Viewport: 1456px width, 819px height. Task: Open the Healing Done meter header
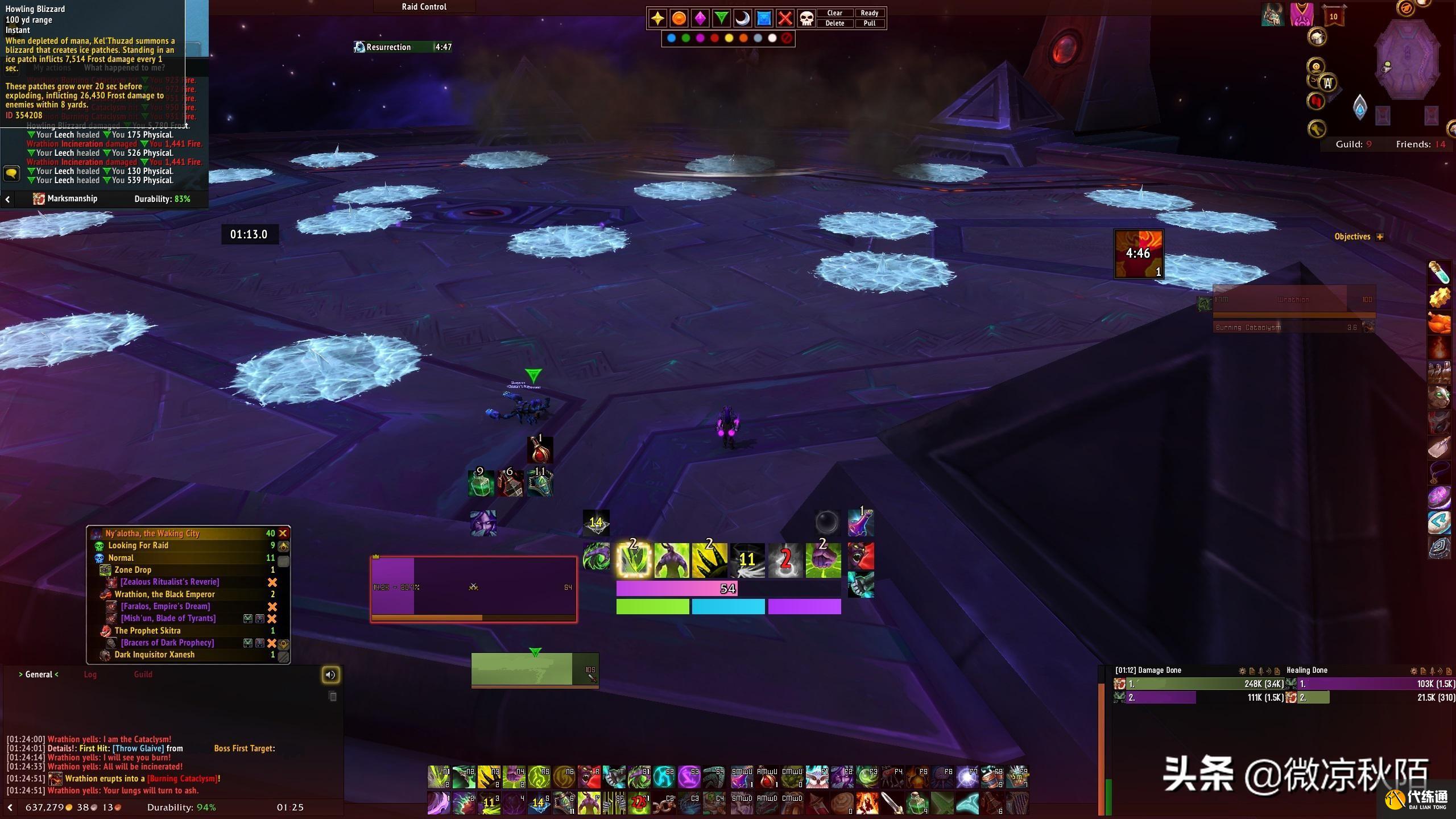1306,671
